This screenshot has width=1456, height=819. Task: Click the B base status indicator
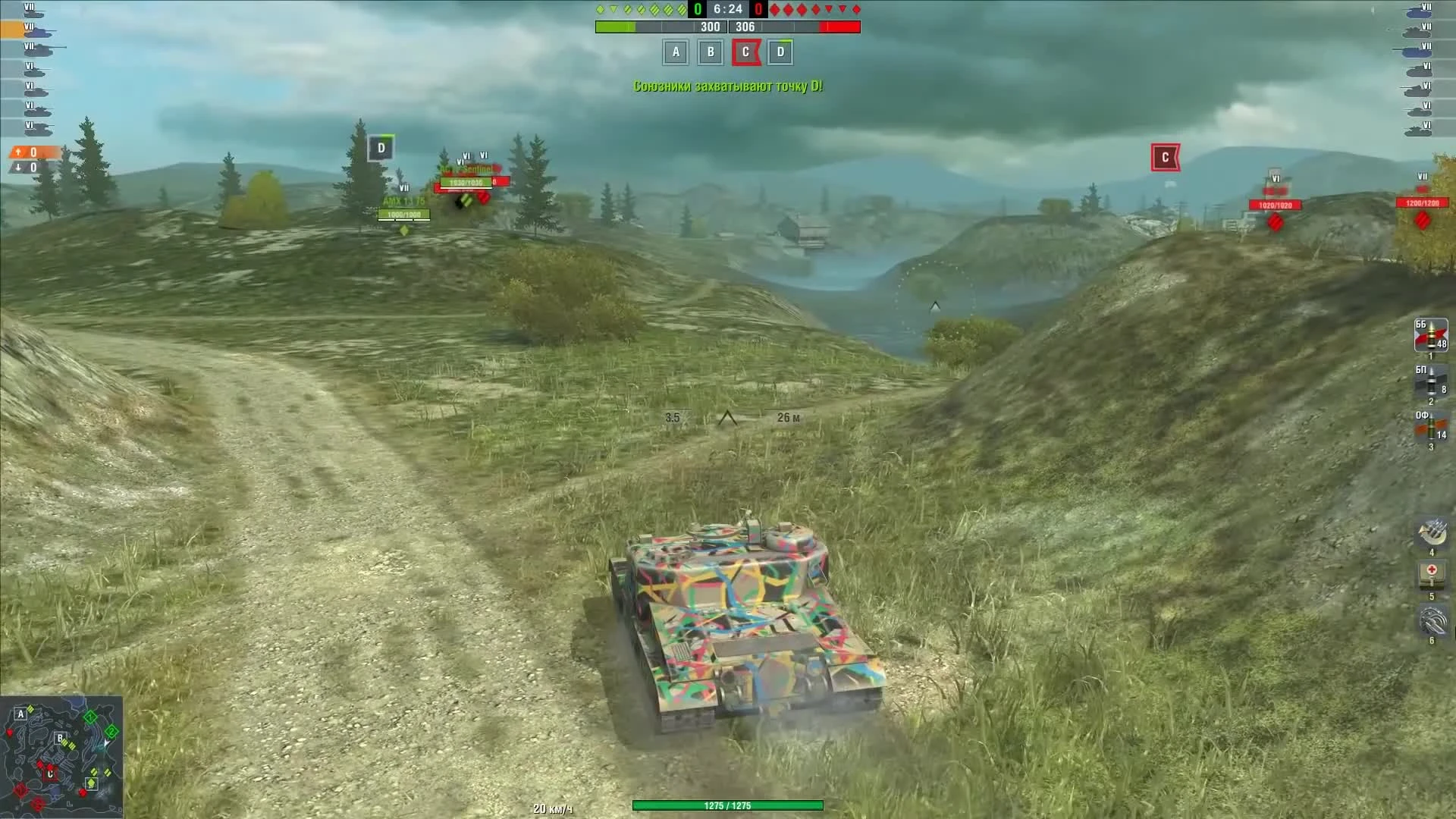click(x=710, y=52)
